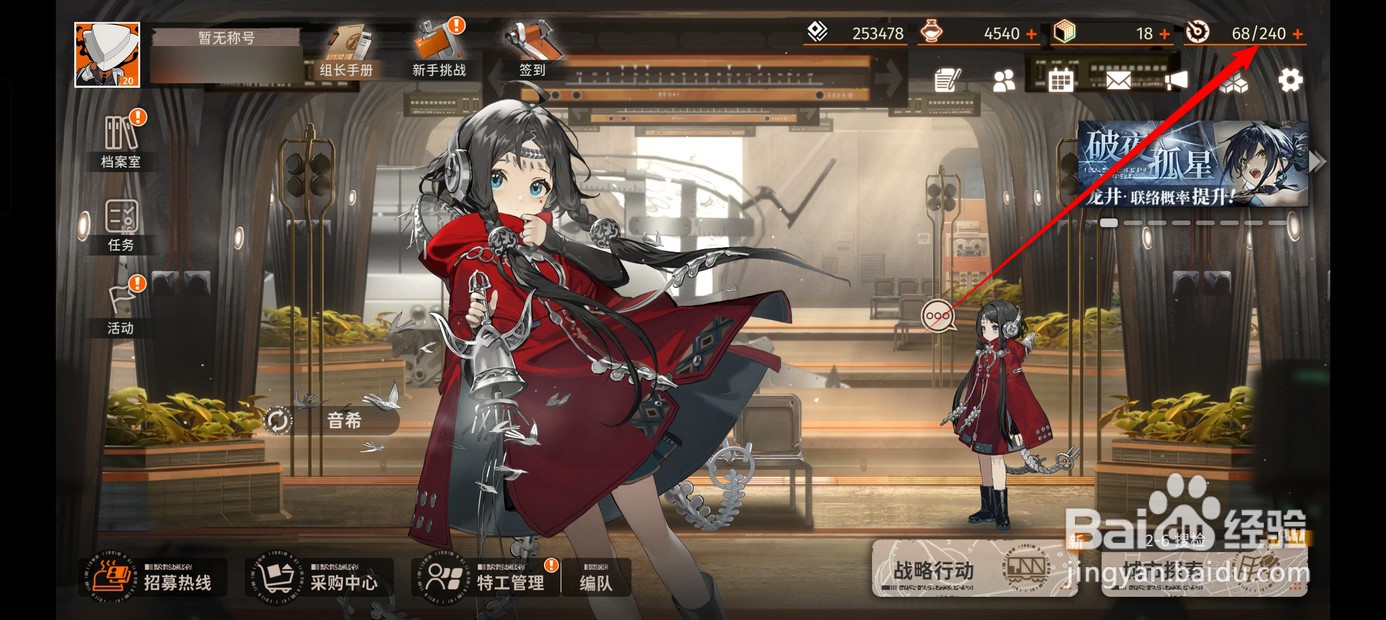Open the 破夜孤星 event banner
1386x620 pixels.
[x=1192, y=163]
